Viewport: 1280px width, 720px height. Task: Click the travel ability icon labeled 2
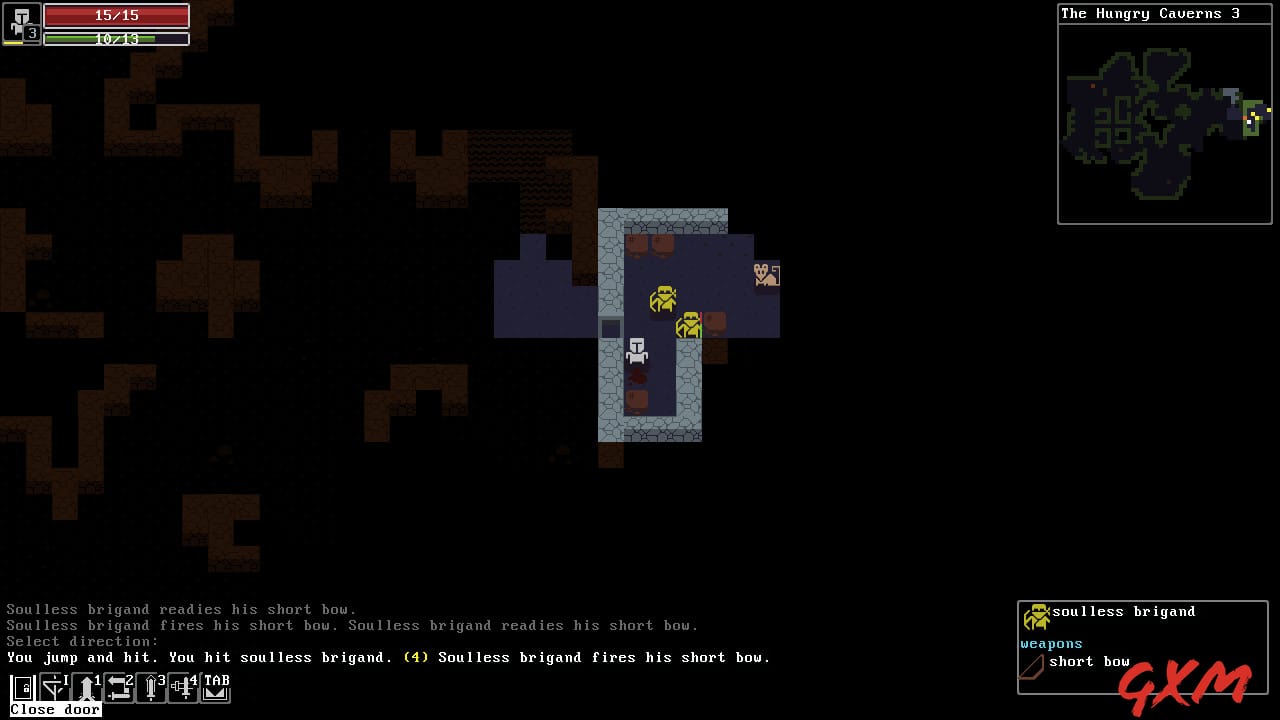coord(120,687)
